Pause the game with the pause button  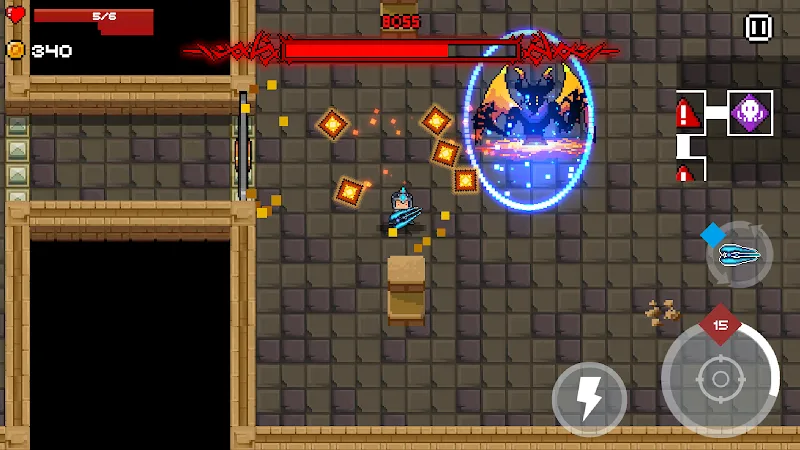tap(758, 28)
